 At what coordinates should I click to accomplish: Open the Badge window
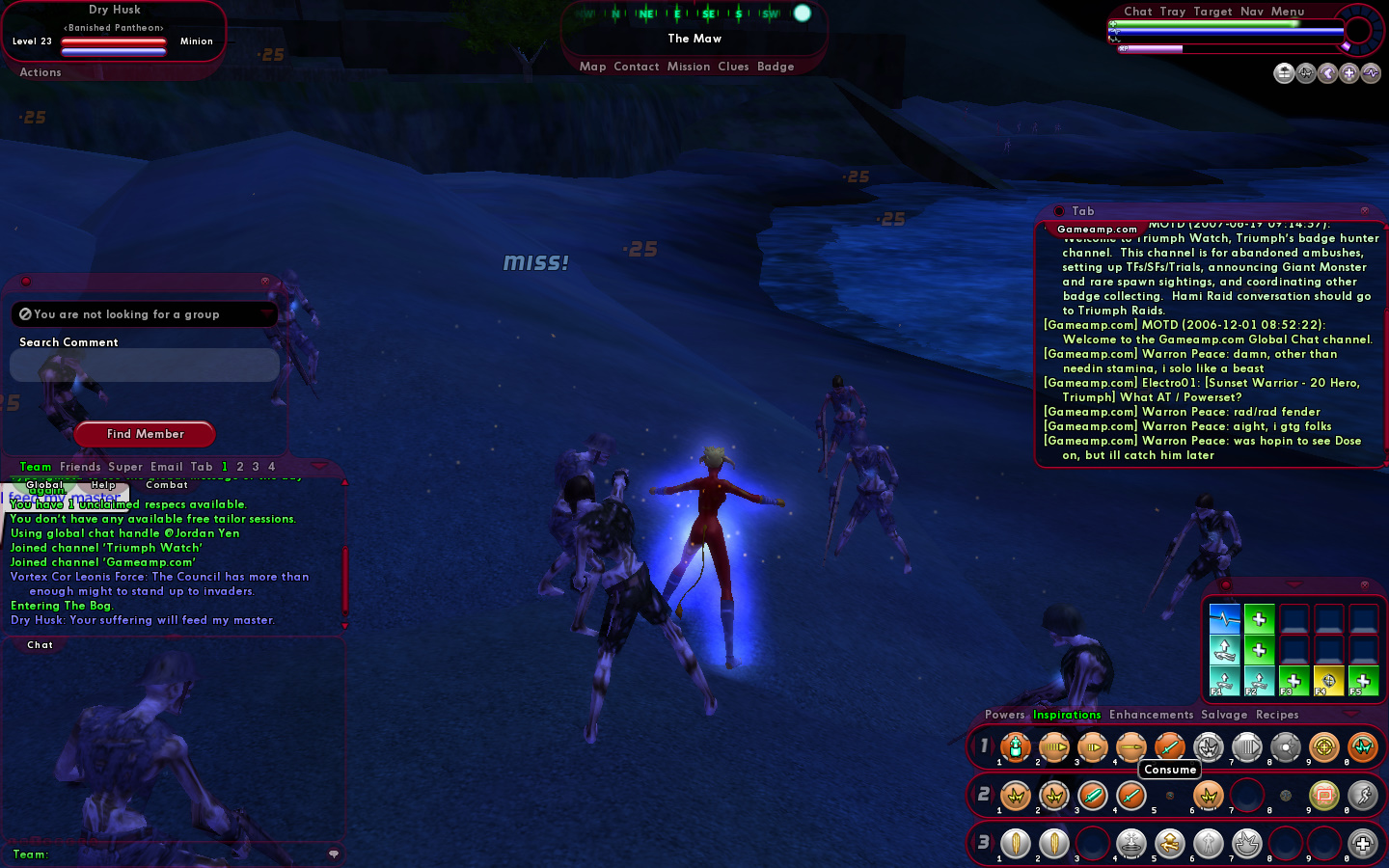click(x=776, y=67)
